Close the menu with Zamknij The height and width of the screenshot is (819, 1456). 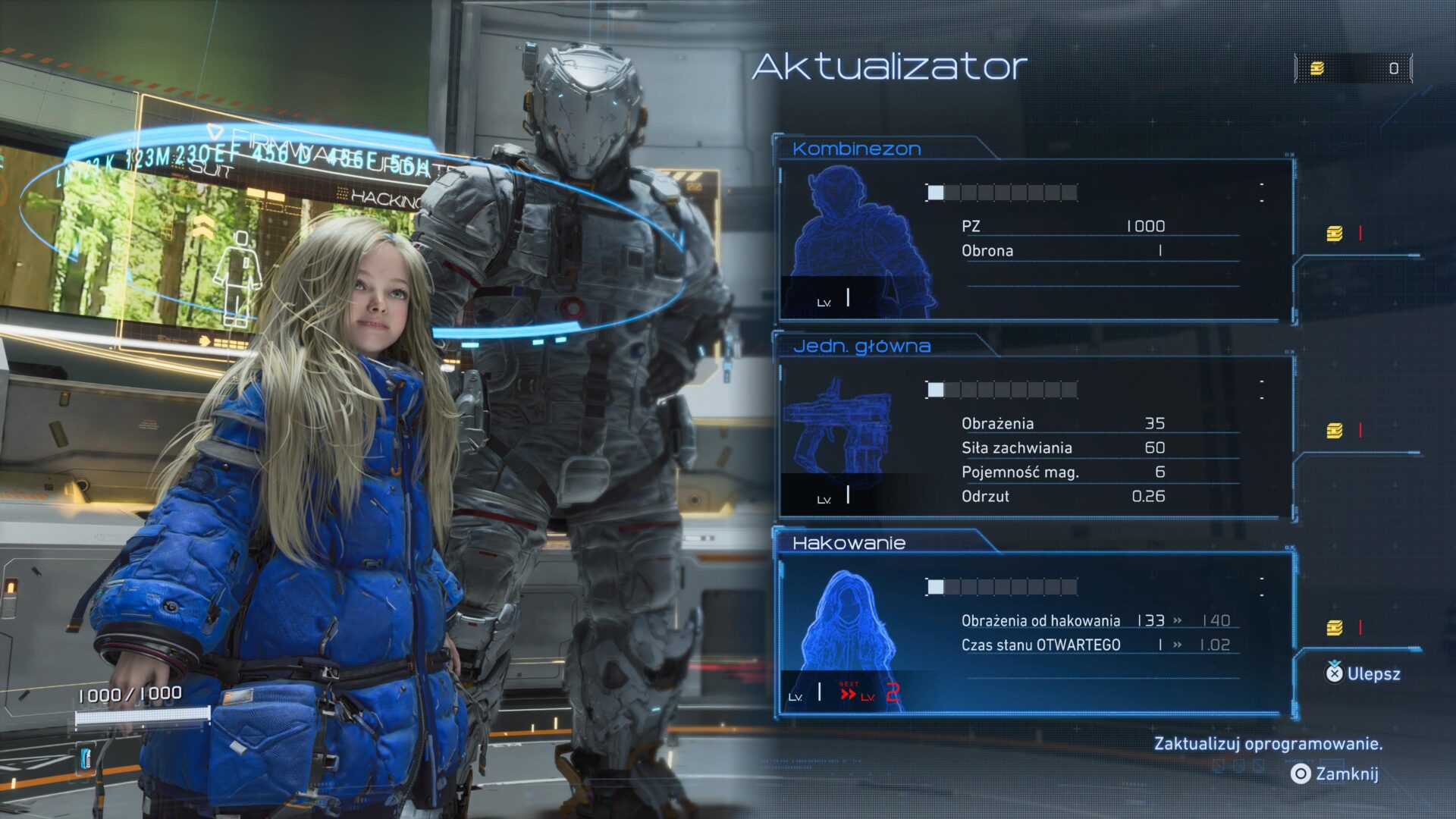tap(1335, 773)
